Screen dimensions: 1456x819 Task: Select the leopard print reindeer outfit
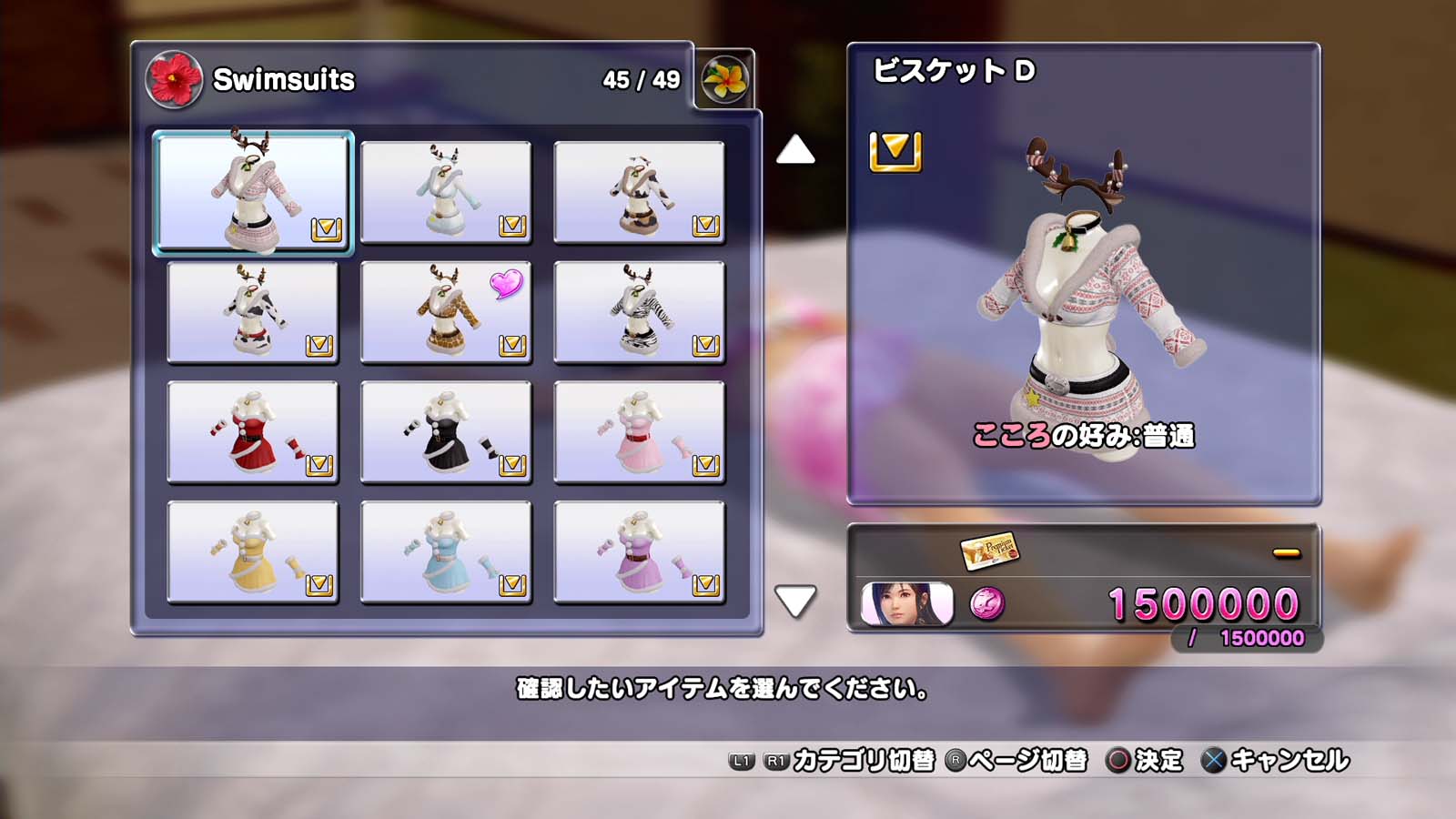click(x=446, y=312)
